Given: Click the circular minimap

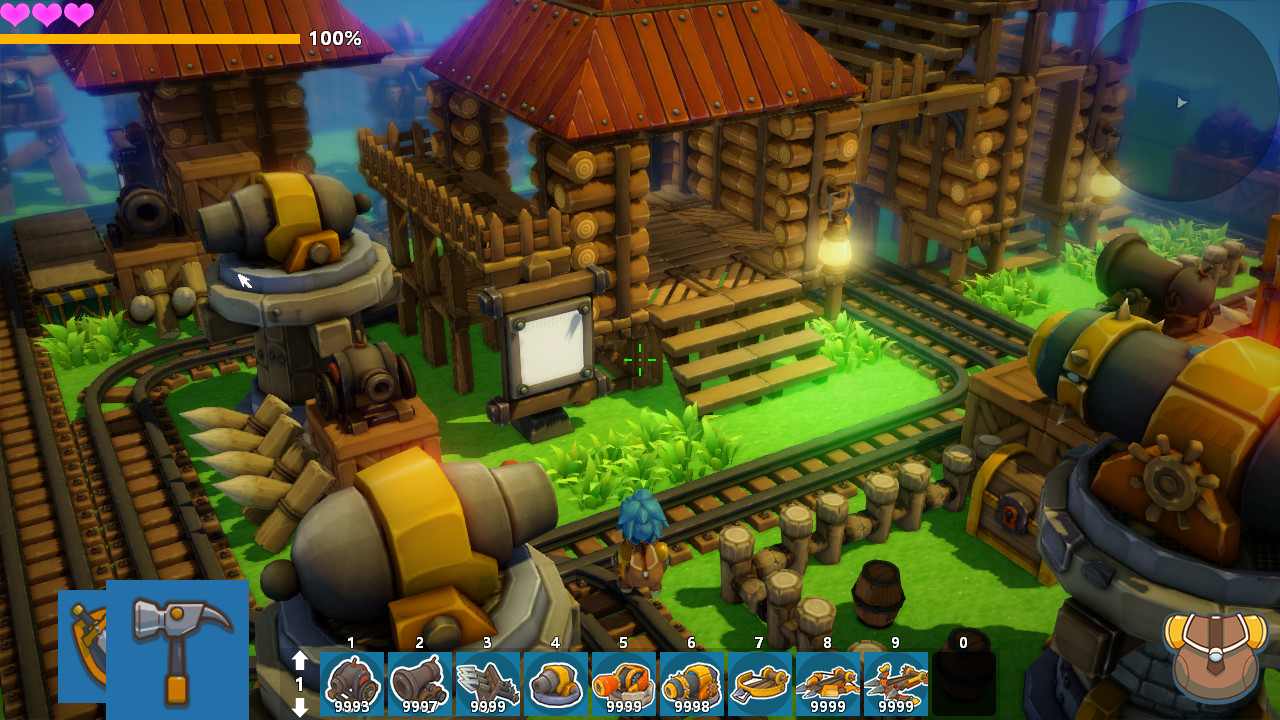Looking at the screenshot, I should click(x=1181, y=101).
